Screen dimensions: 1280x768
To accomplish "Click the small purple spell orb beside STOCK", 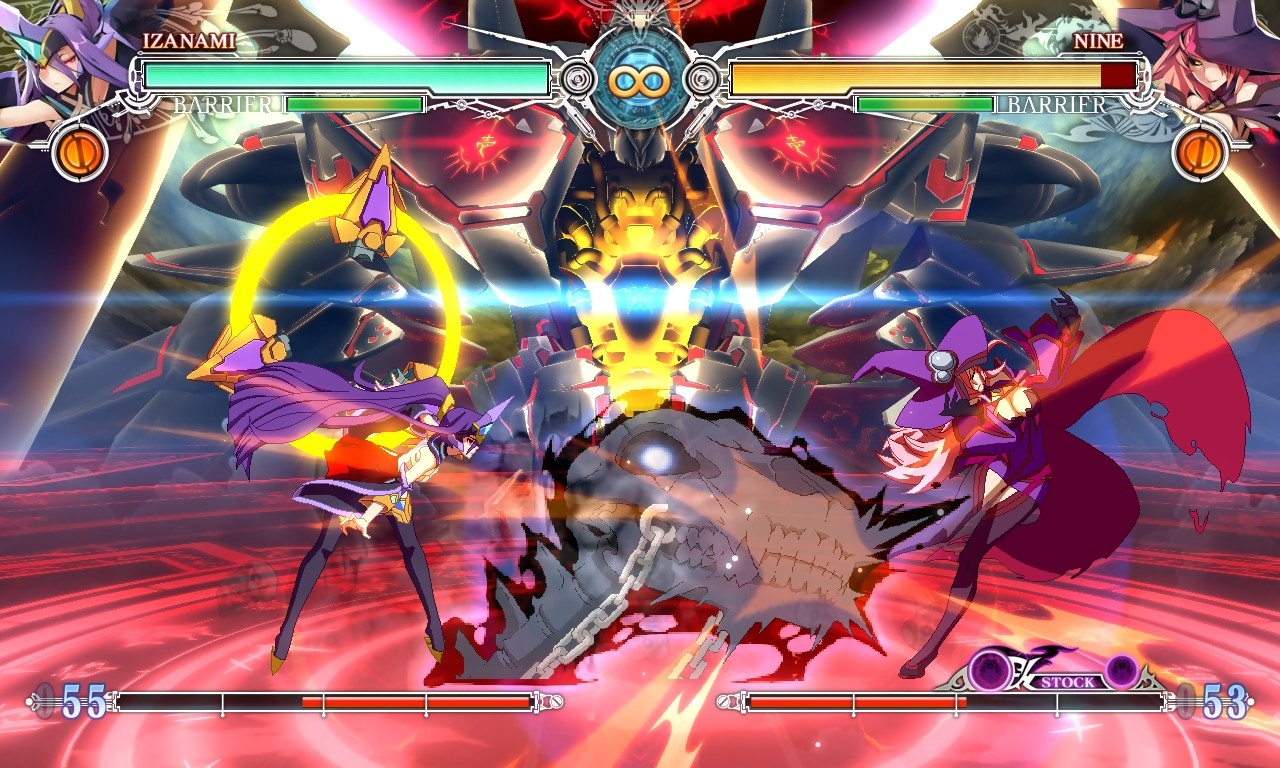I will [x=1121, y=671].
